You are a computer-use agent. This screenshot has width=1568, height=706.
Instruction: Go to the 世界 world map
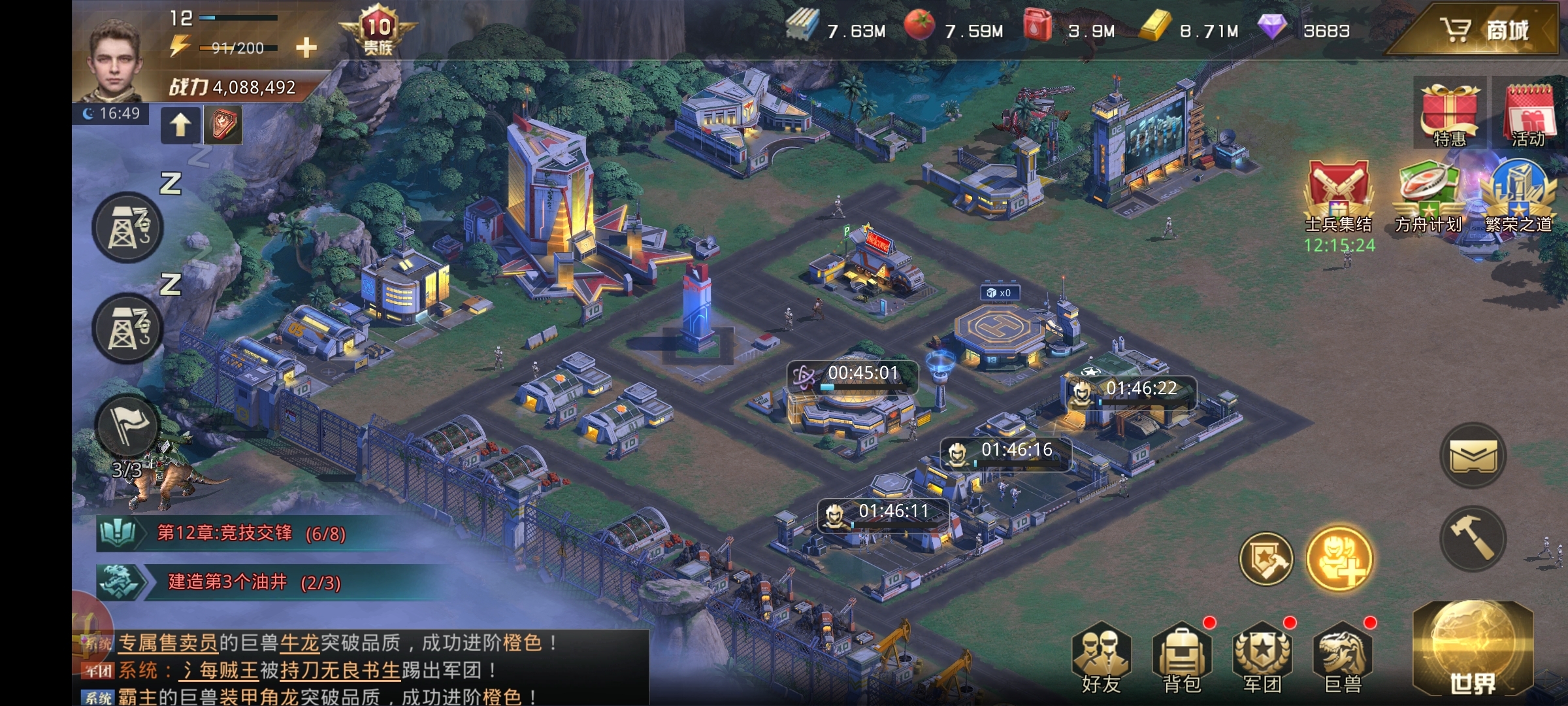point(1473,654)
